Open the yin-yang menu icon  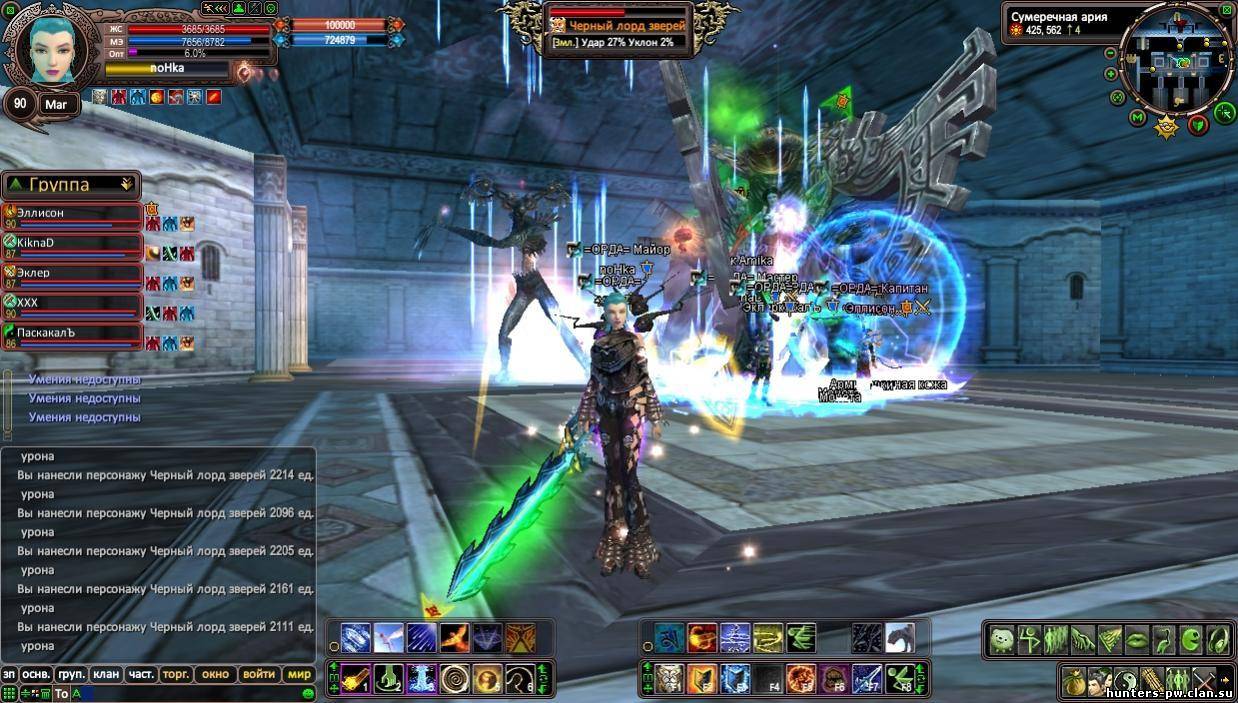1126,679
